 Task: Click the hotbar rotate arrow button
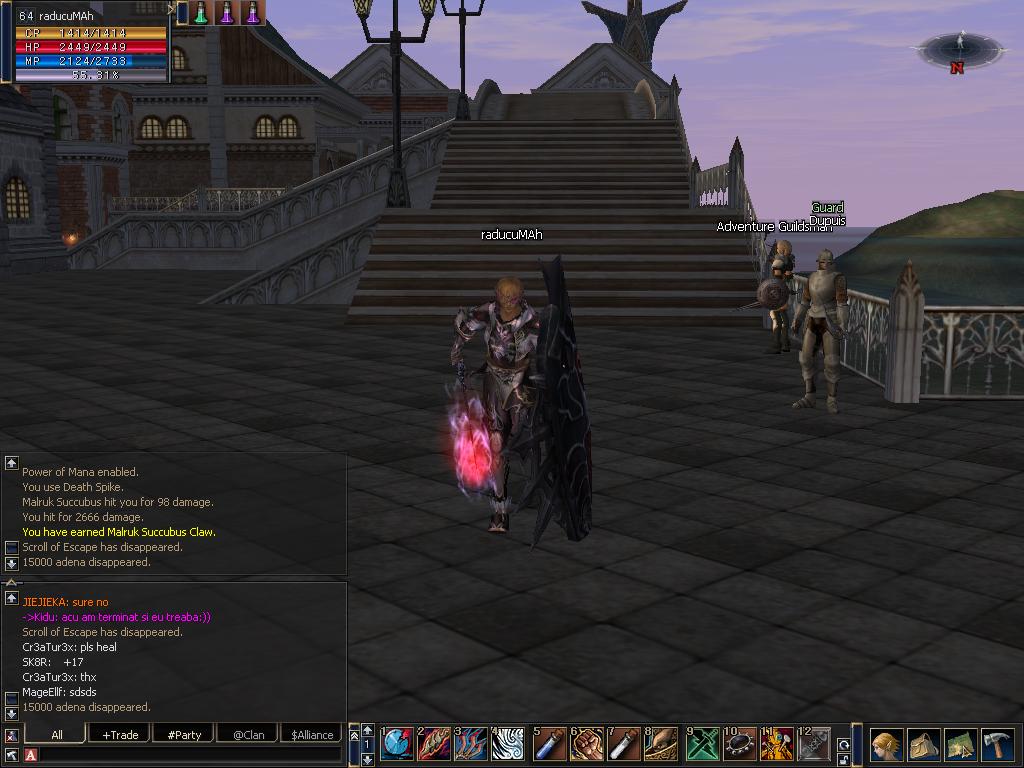tap(844, 745)
